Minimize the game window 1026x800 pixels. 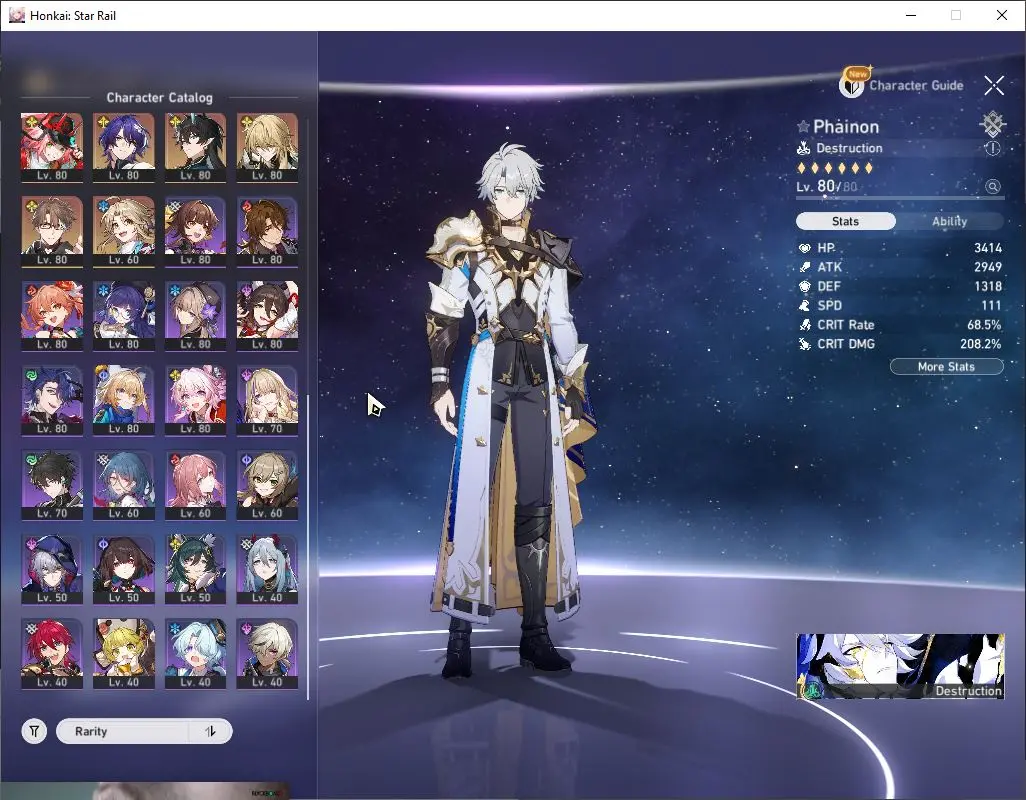pos(911,15)
